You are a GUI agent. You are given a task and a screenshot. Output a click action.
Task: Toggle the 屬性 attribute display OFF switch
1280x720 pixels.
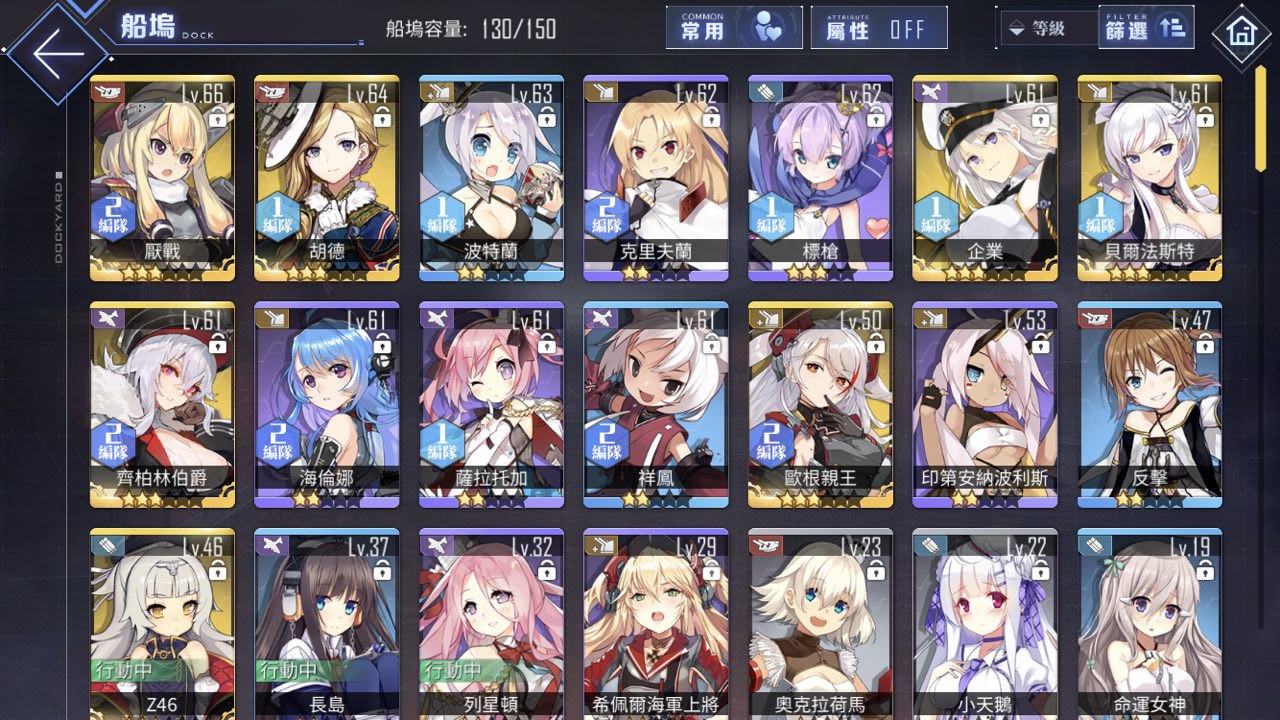click(879, 28)
